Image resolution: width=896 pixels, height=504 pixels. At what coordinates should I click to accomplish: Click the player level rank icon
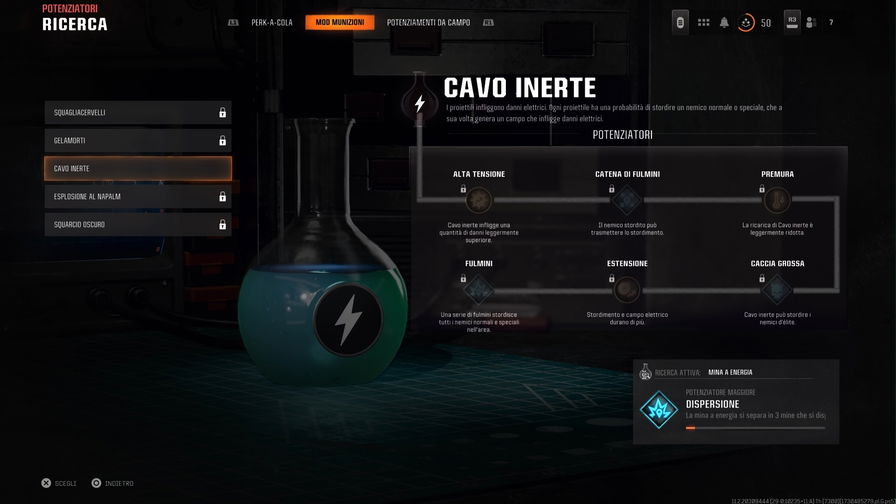click(x=747, y=22)
